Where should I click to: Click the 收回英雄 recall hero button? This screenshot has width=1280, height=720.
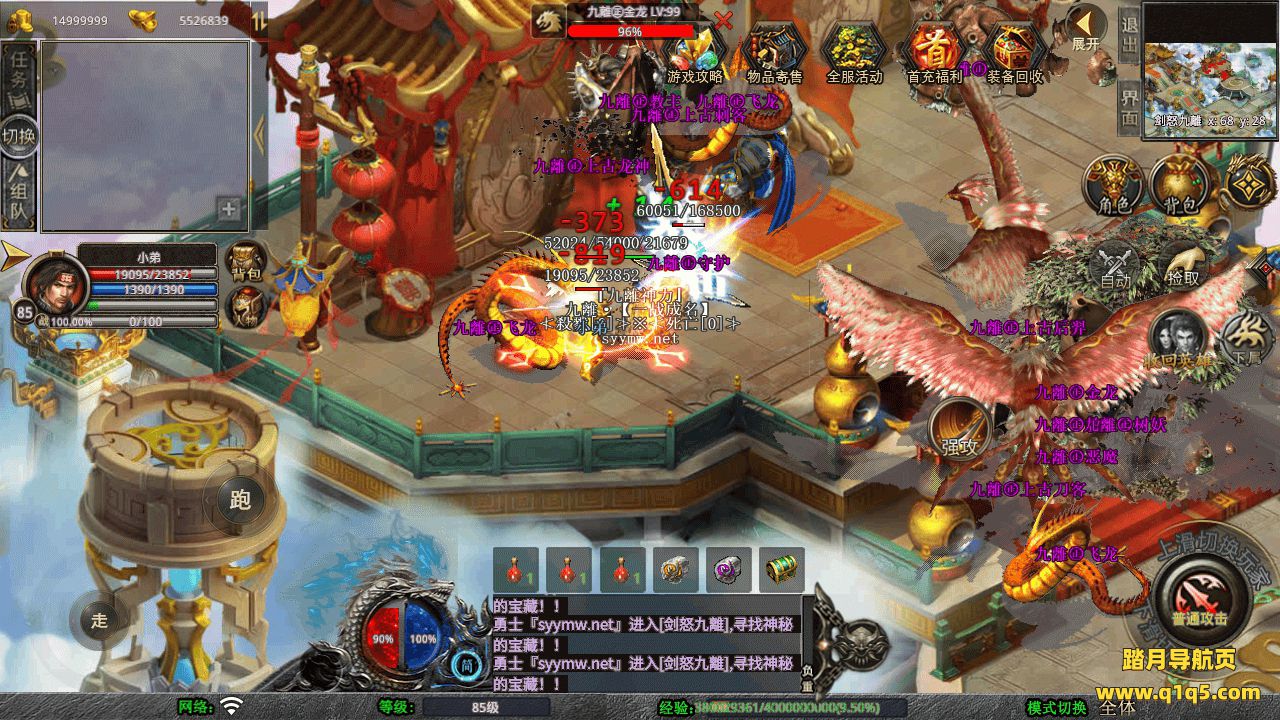(x=1177, y=340)
